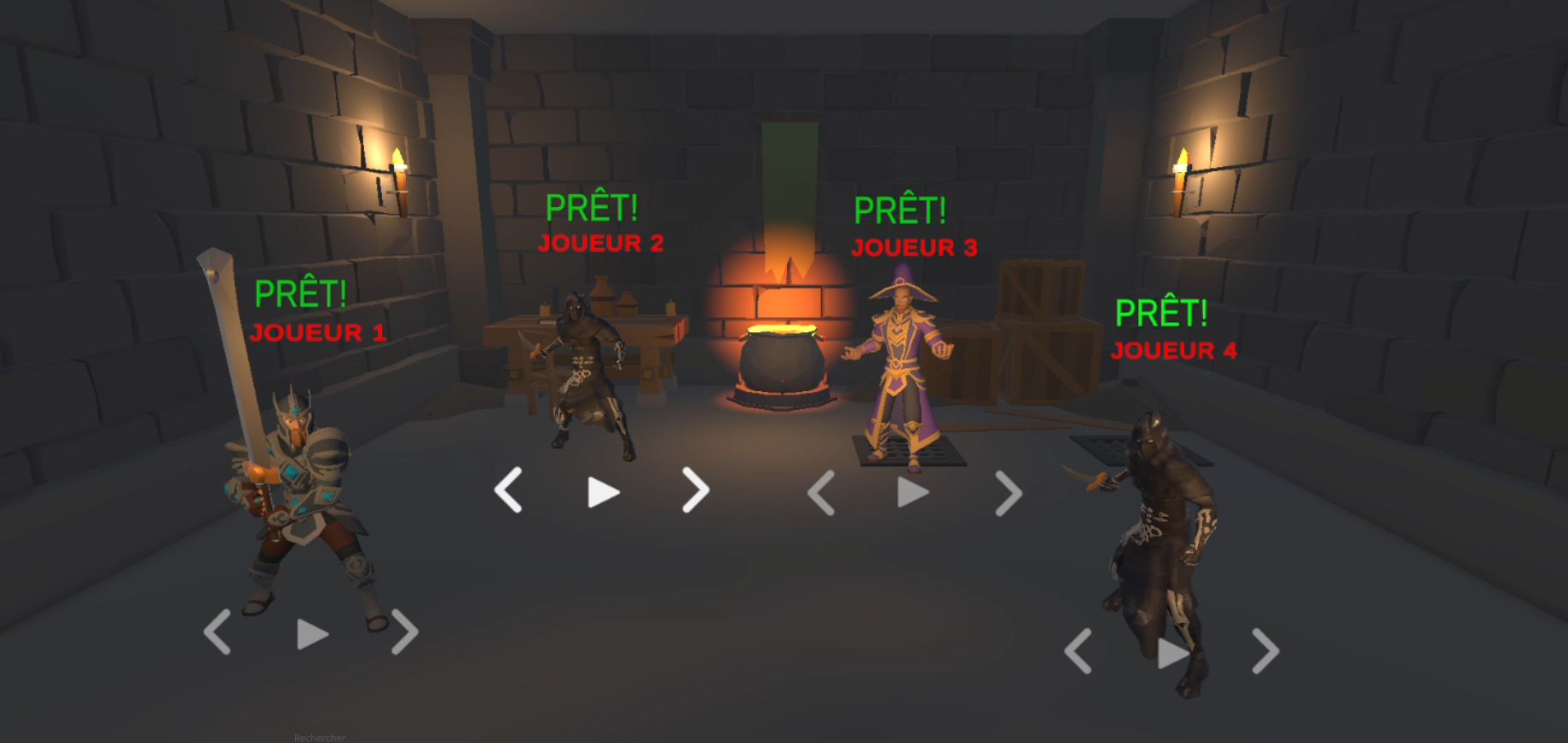Screen dimensions: 1568x743
Task: Click the play icon under Joueur 3
Action: (913, 492)
